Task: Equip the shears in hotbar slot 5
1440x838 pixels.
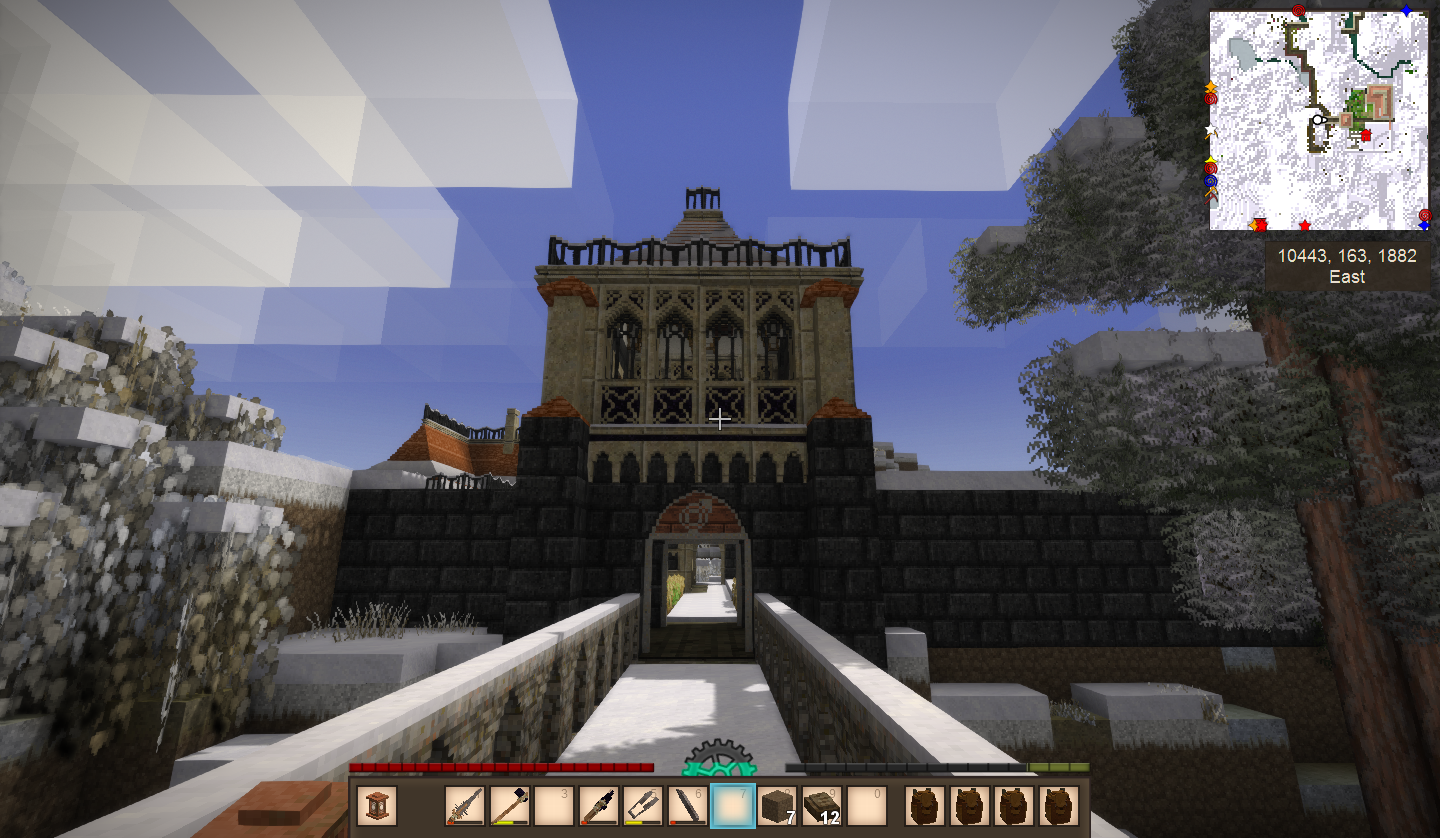Action: [x=641, y=806]
